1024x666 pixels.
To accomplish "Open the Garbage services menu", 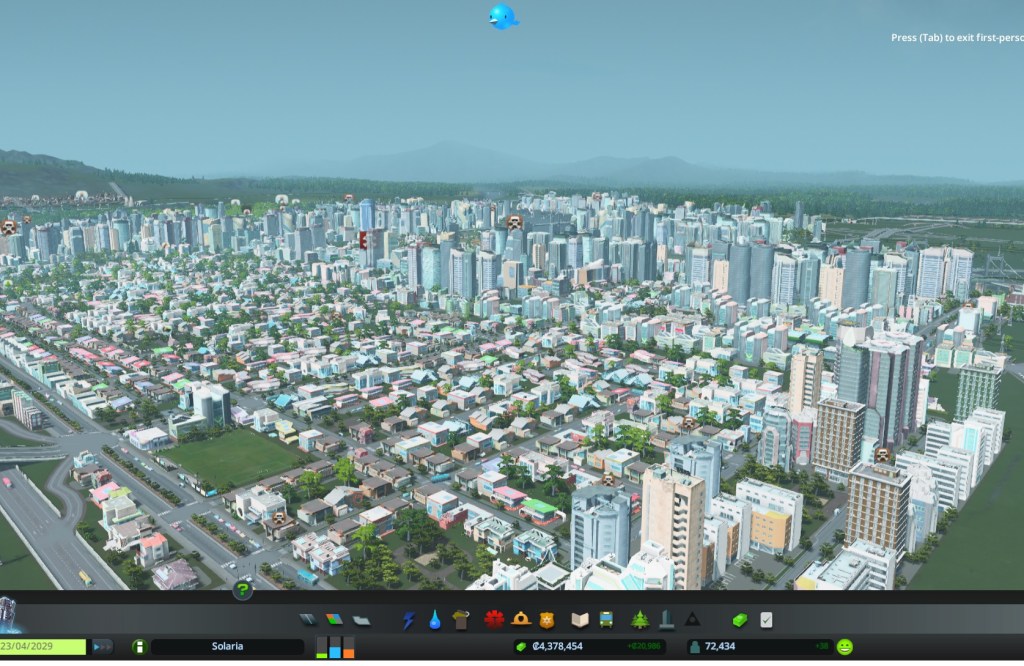I will click(461, 620).
